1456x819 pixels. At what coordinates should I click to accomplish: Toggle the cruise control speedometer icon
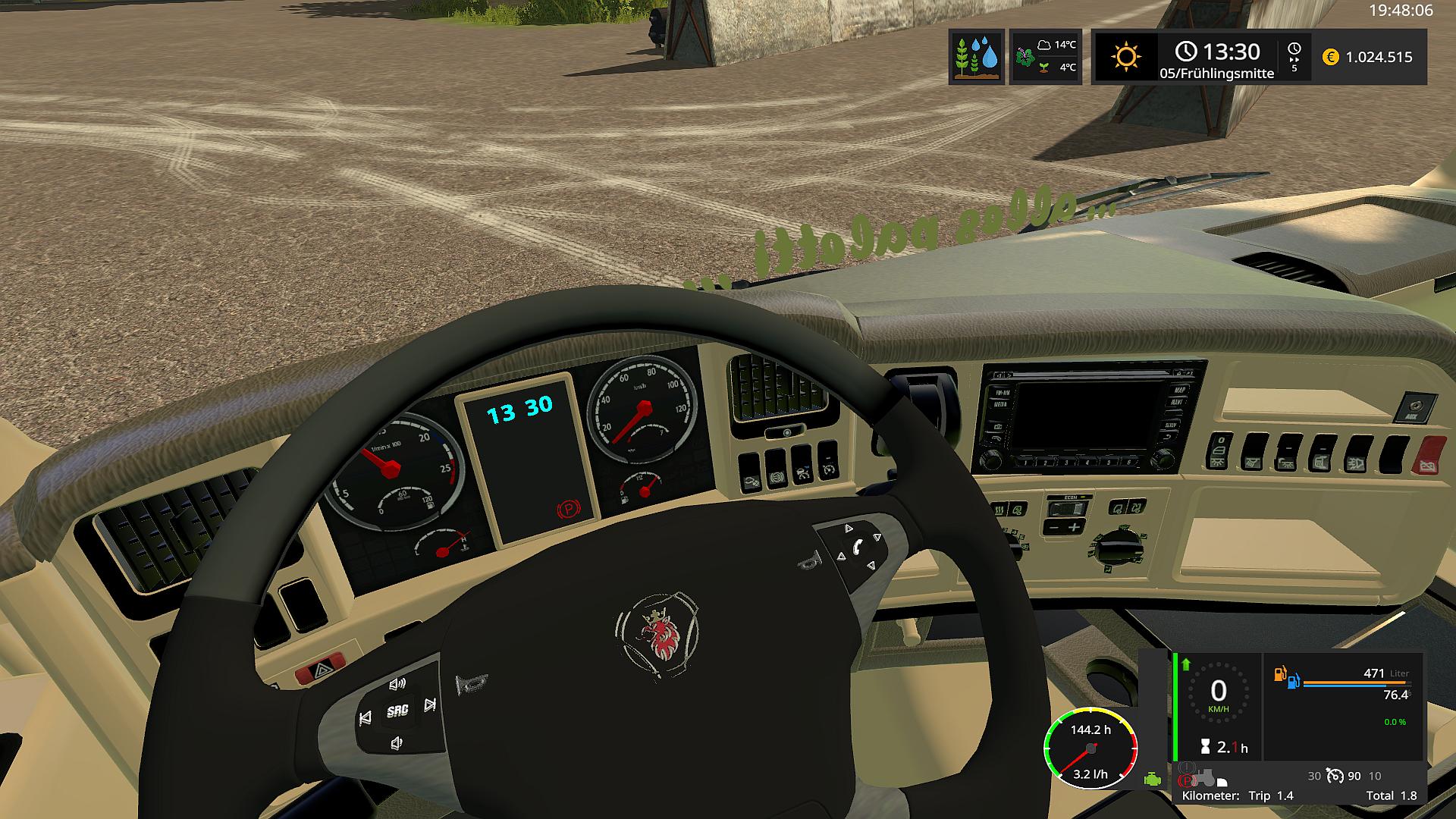click(1335, 776)
